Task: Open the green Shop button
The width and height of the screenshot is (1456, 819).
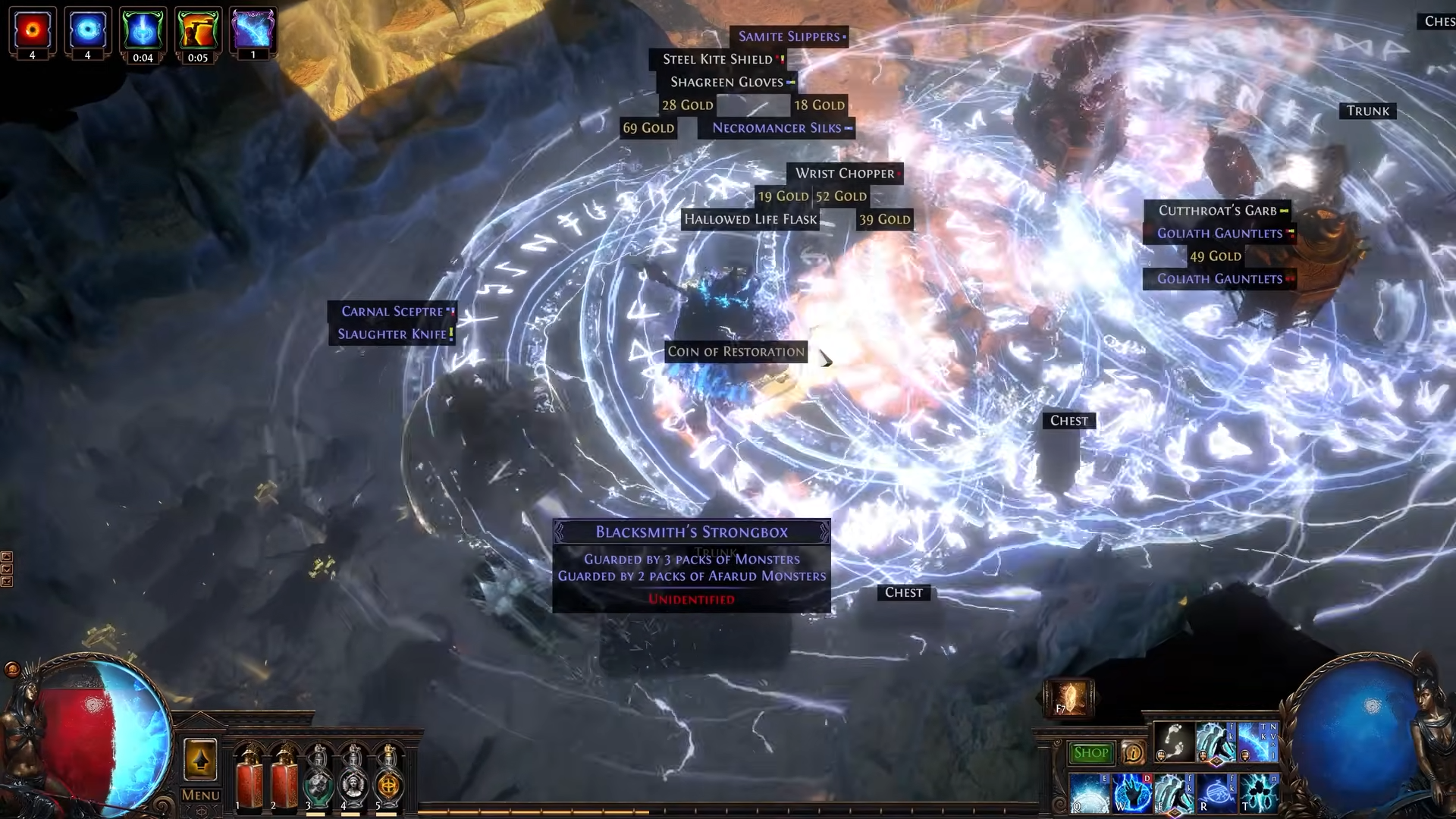Action: pos(1090,753)
